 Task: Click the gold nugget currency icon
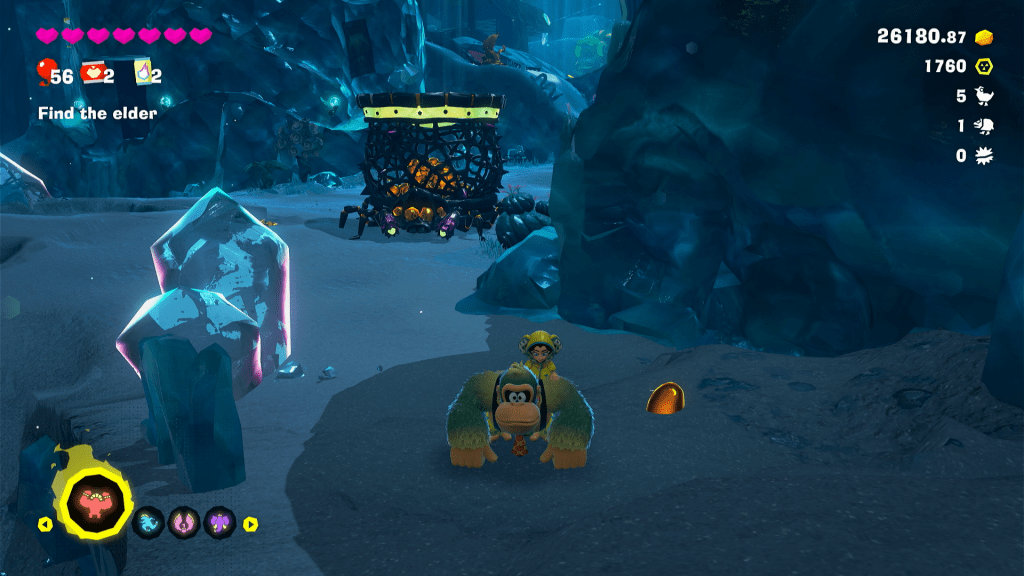tap(985, 36)
